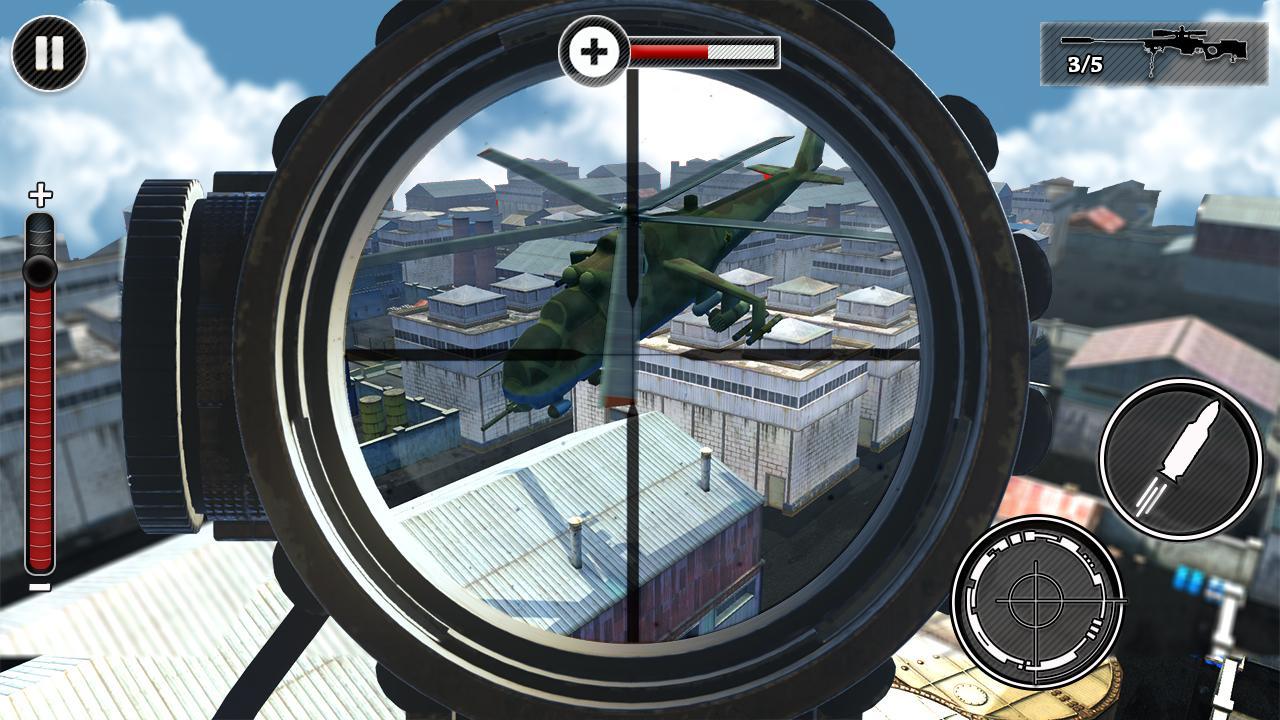Click the 3/5 ammo counter
The image size is (1280, 720).
[1083, 66]
